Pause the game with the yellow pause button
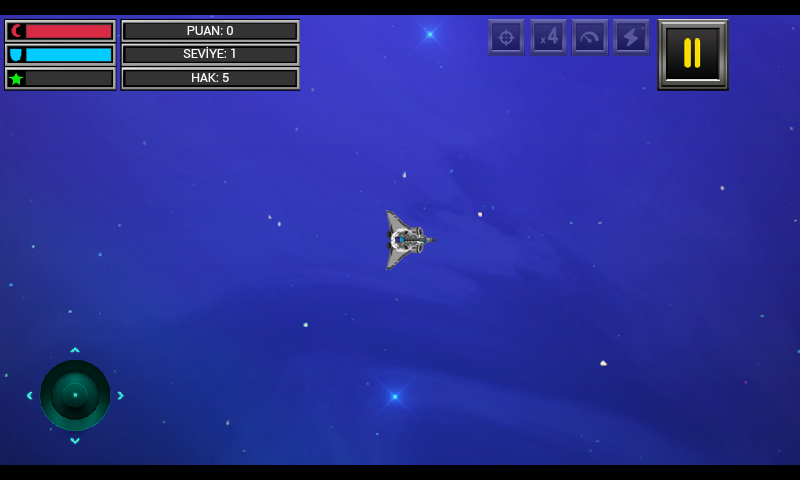The width and height of the screenshot is (800, 480). click(x=692, y=54)
